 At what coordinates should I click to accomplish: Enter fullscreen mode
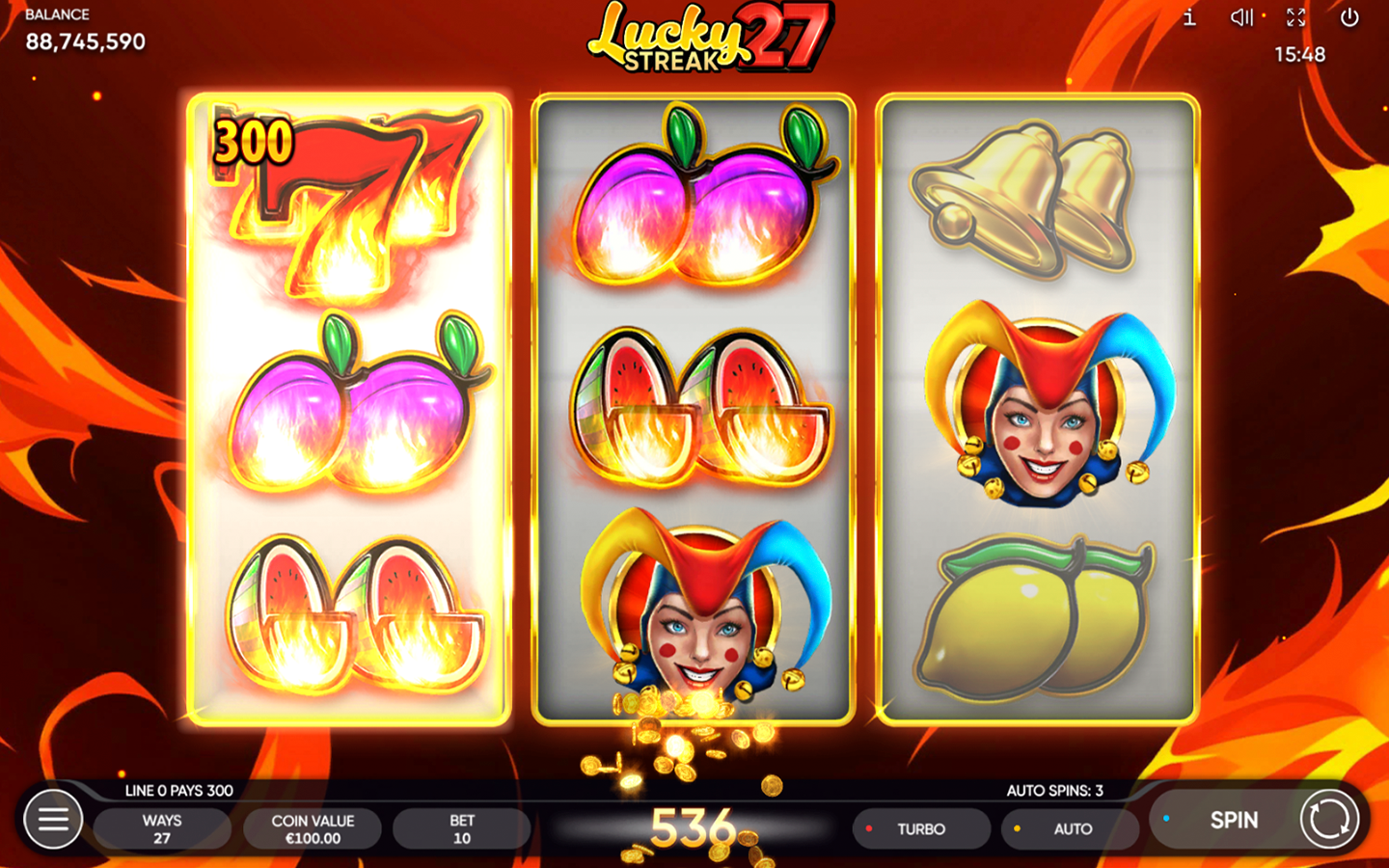tap(1295, 17)
